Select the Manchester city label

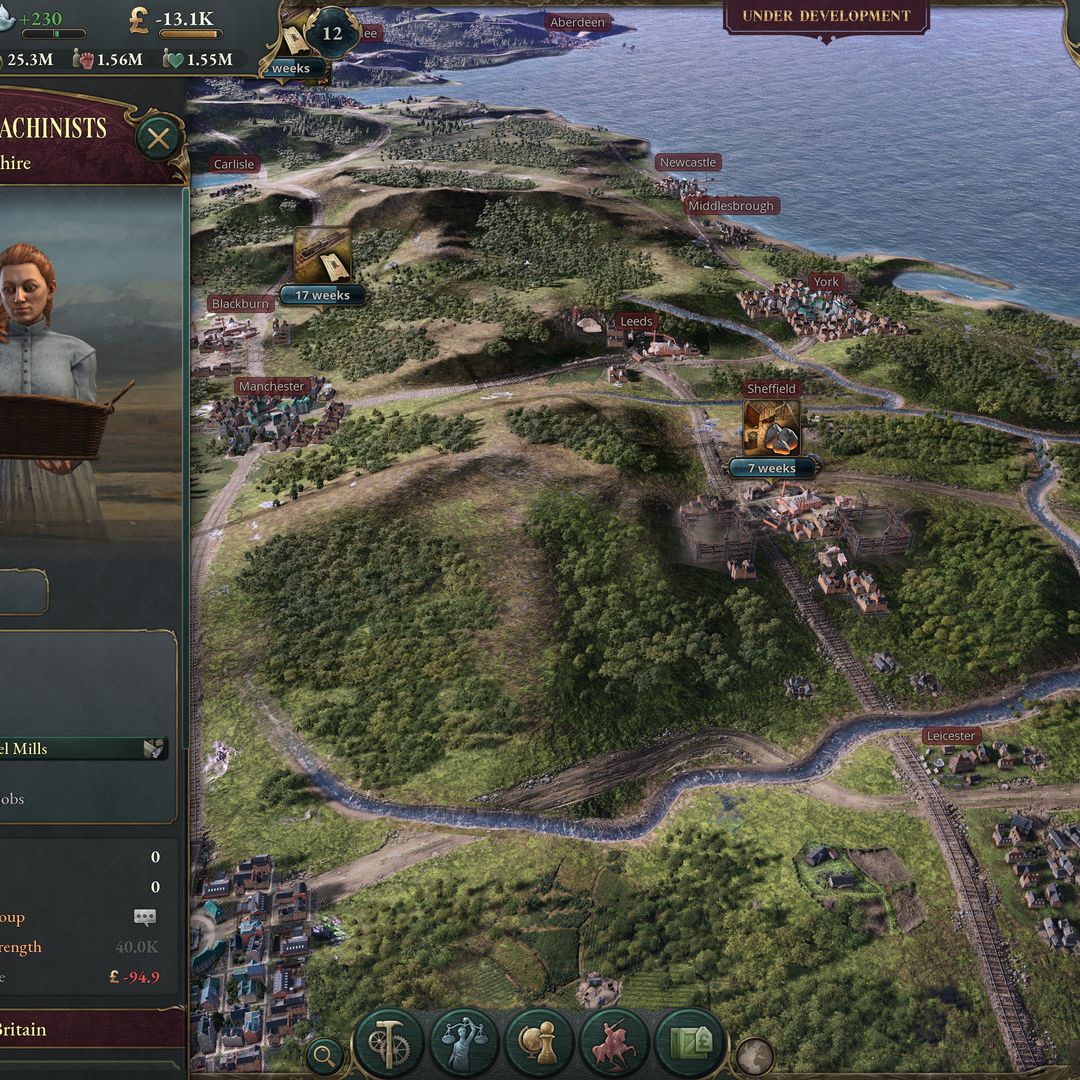pyautogui.click(x=272, y=386)
